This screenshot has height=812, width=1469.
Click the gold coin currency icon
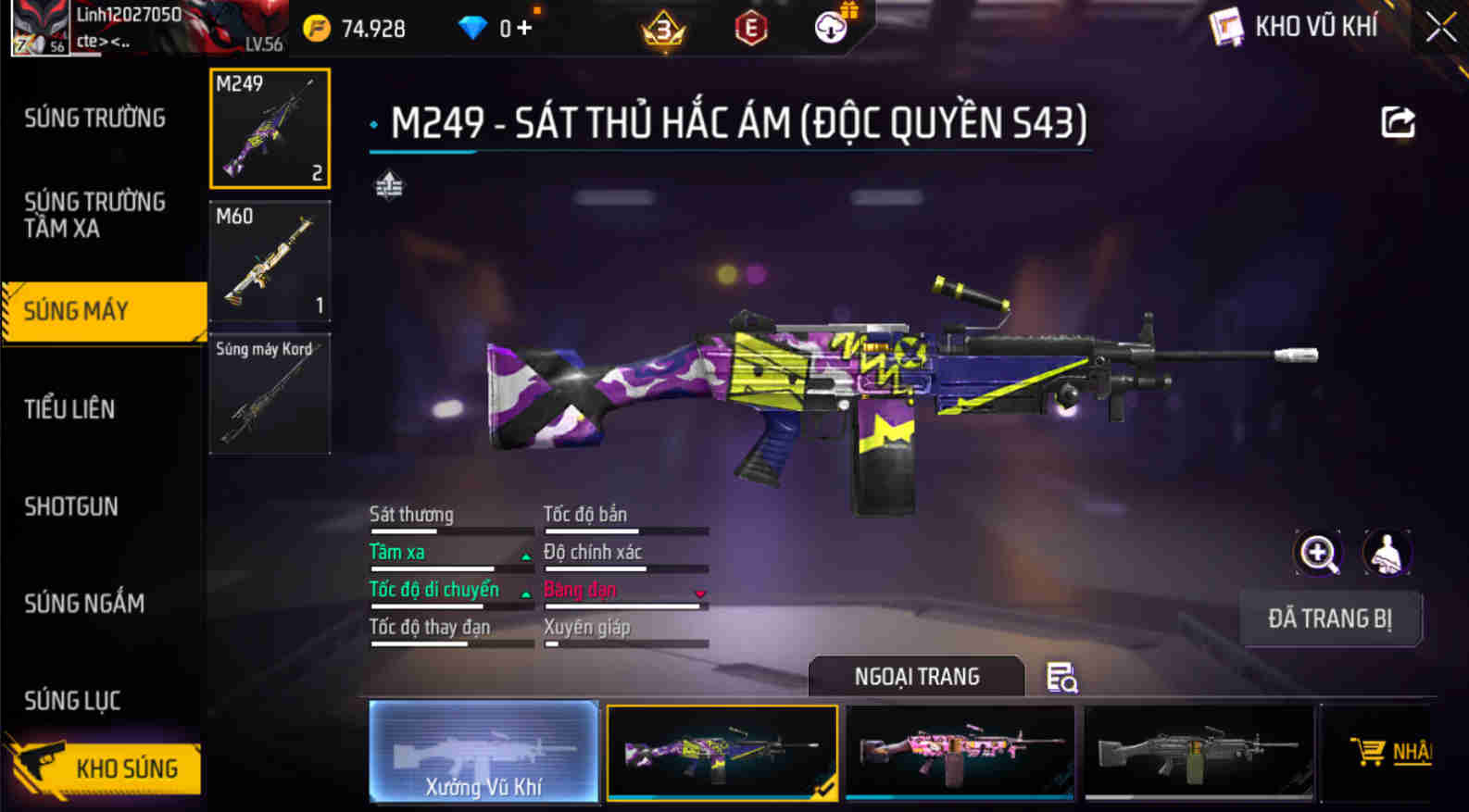pos(316,28)
